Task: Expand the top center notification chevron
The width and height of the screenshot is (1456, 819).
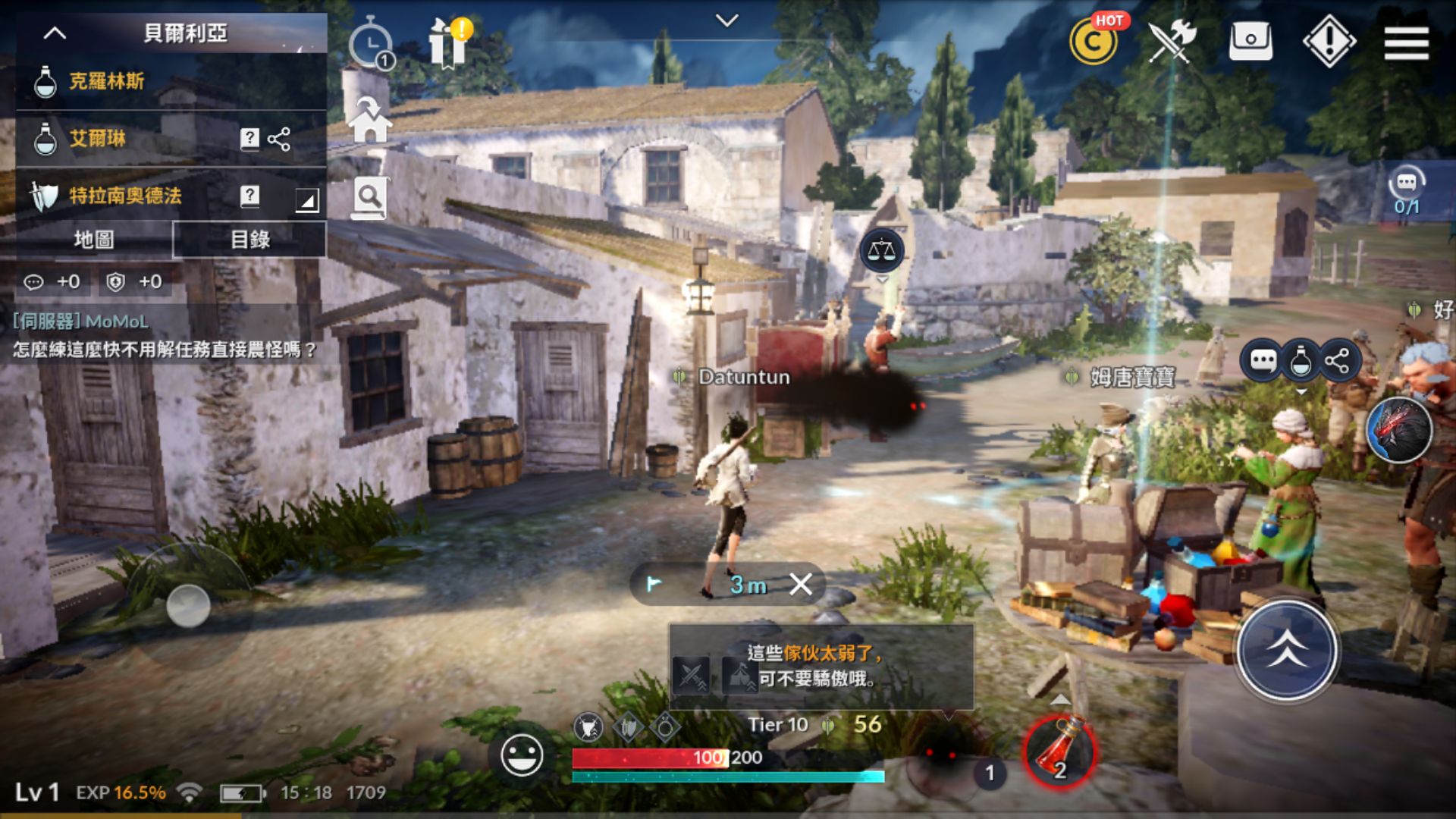Action: 729,19
